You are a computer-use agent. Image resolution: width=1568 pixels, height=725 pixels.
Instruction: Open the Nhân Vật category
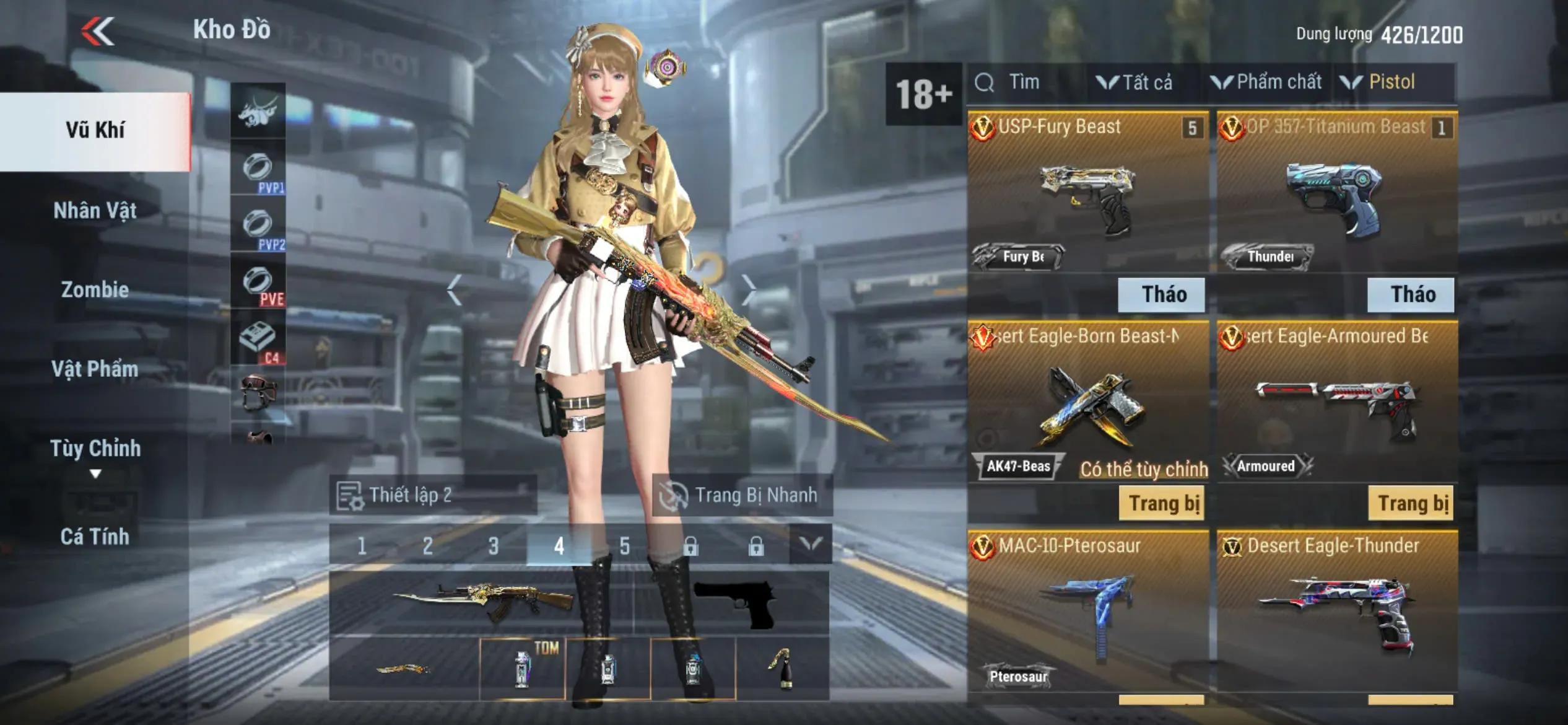[95, 211]
